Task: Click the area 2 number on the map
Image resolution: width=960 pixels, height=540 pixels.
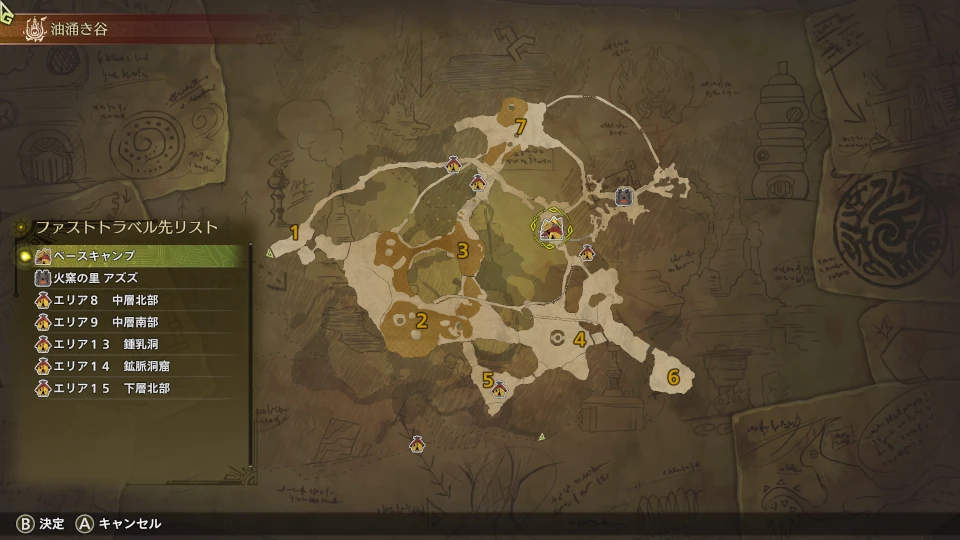Action: (x=421, y=321)
